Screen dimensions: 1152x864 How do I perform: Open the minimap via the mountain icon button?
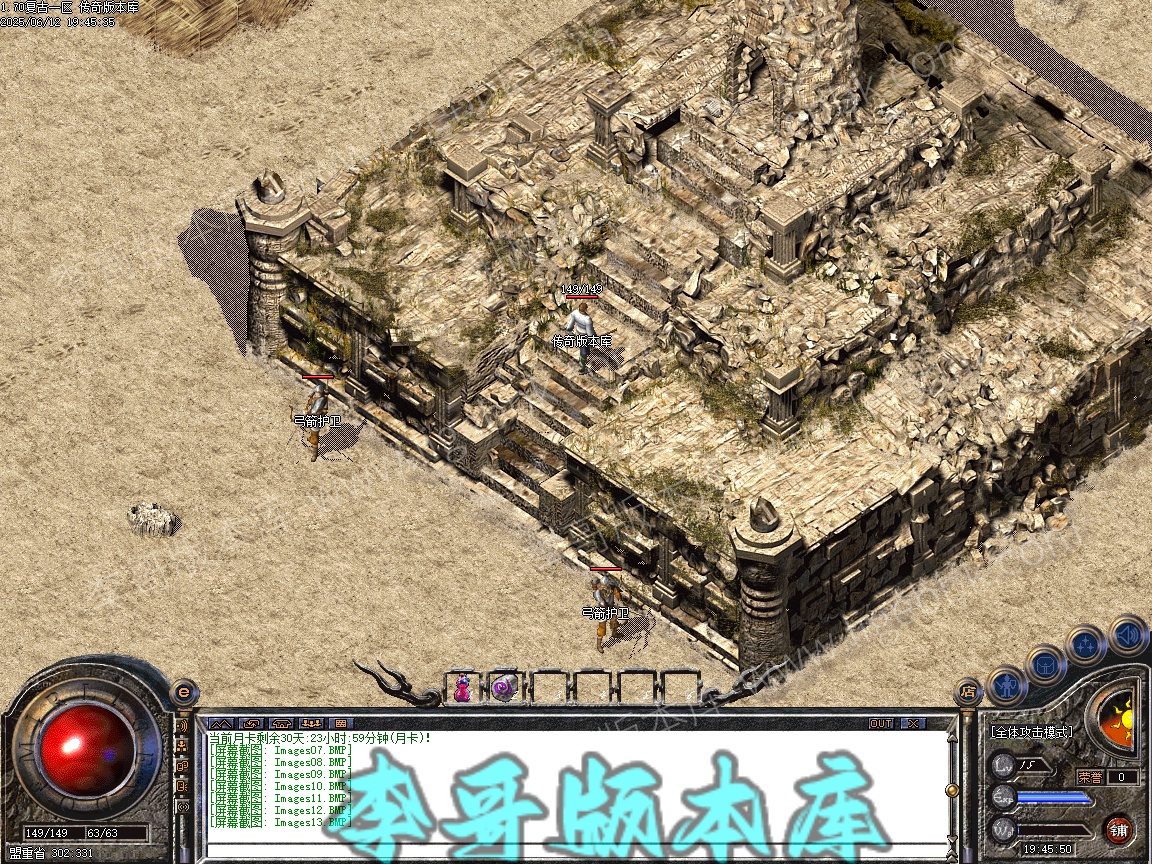pos(221,723)
